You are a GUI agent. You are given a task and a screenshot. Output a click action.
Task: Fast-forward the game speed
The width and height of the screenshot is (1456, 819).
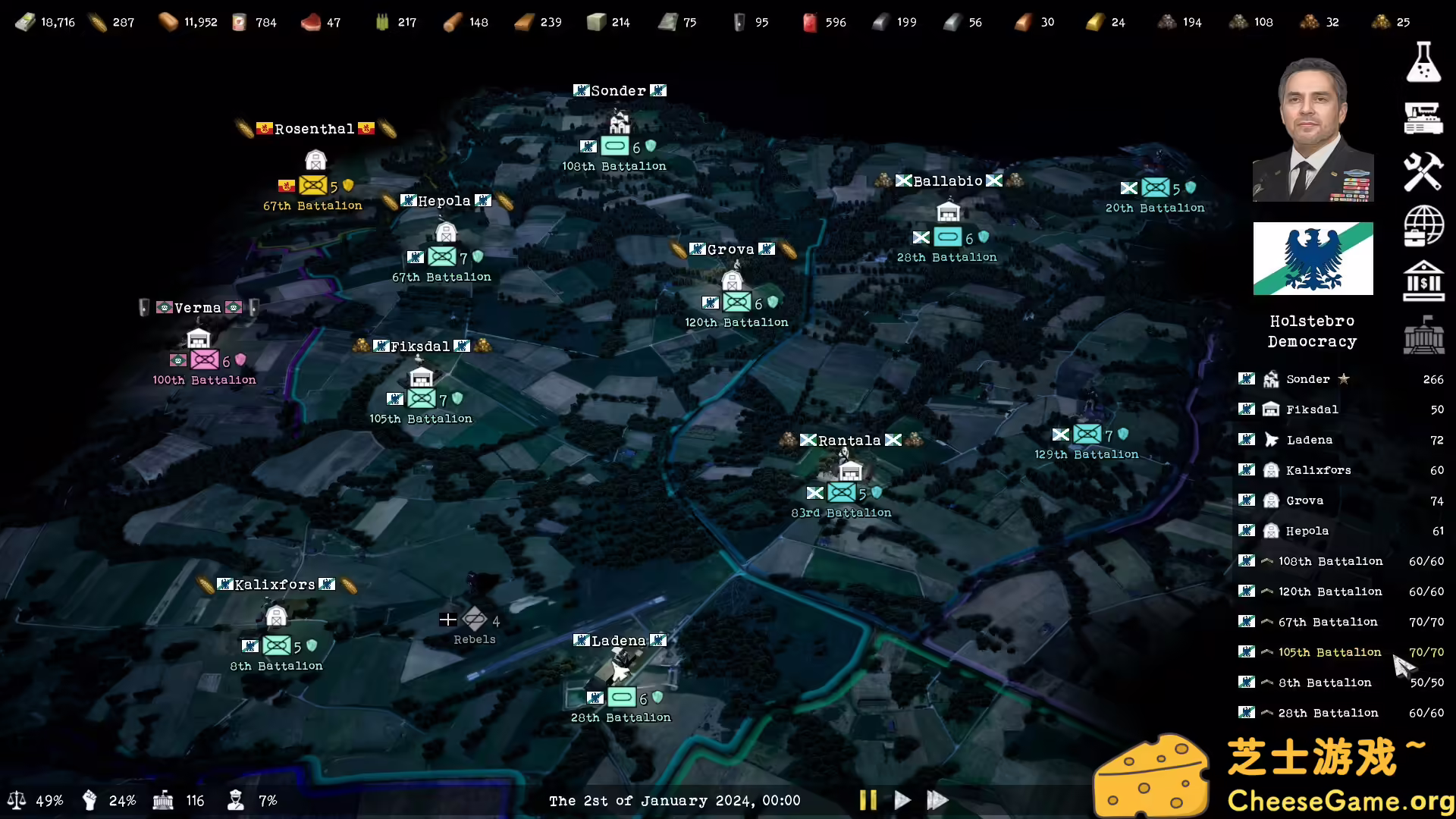click(x=937, y=800)
